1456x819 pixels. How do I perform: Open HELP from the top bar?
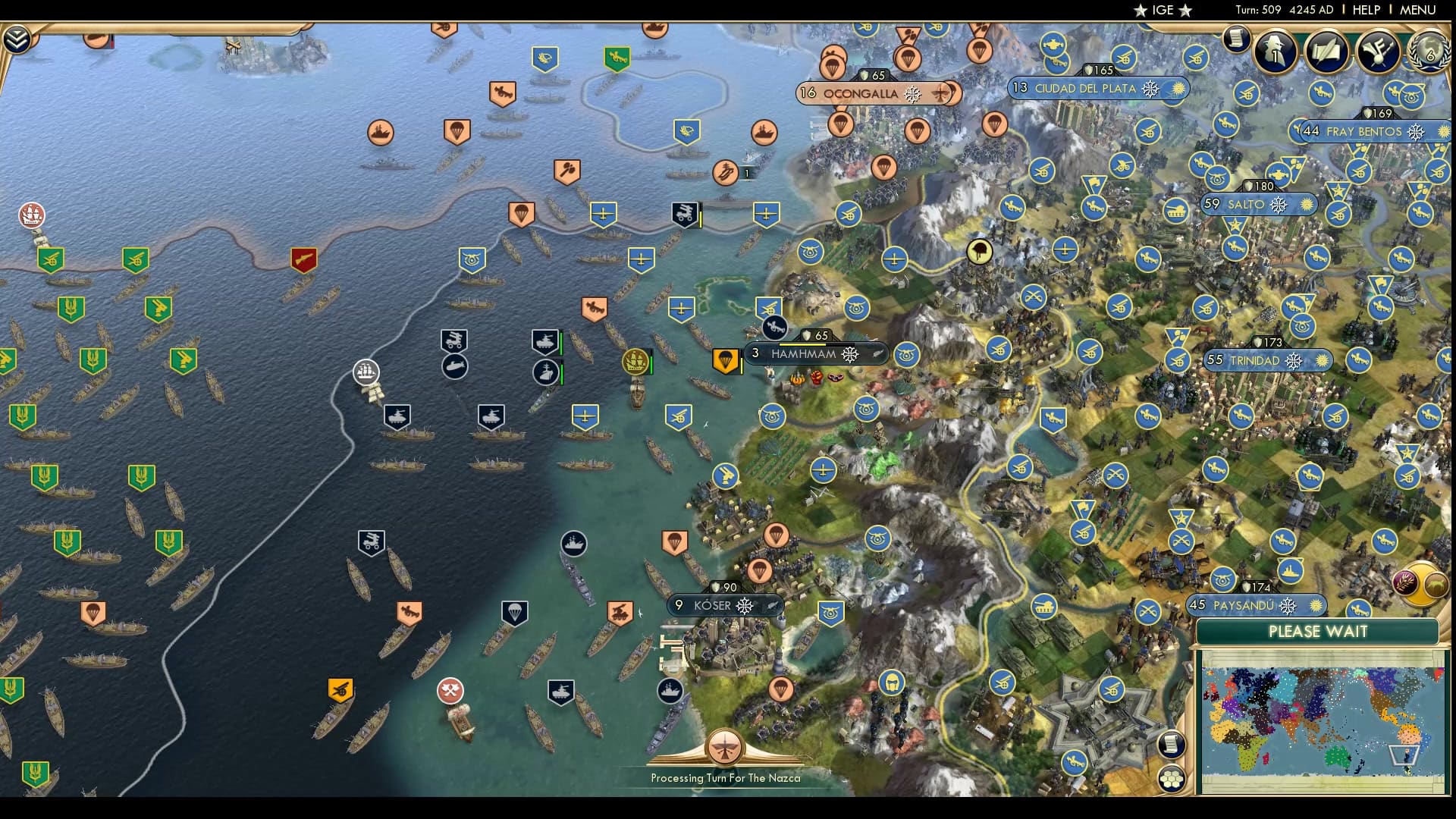pos(1366,11)
